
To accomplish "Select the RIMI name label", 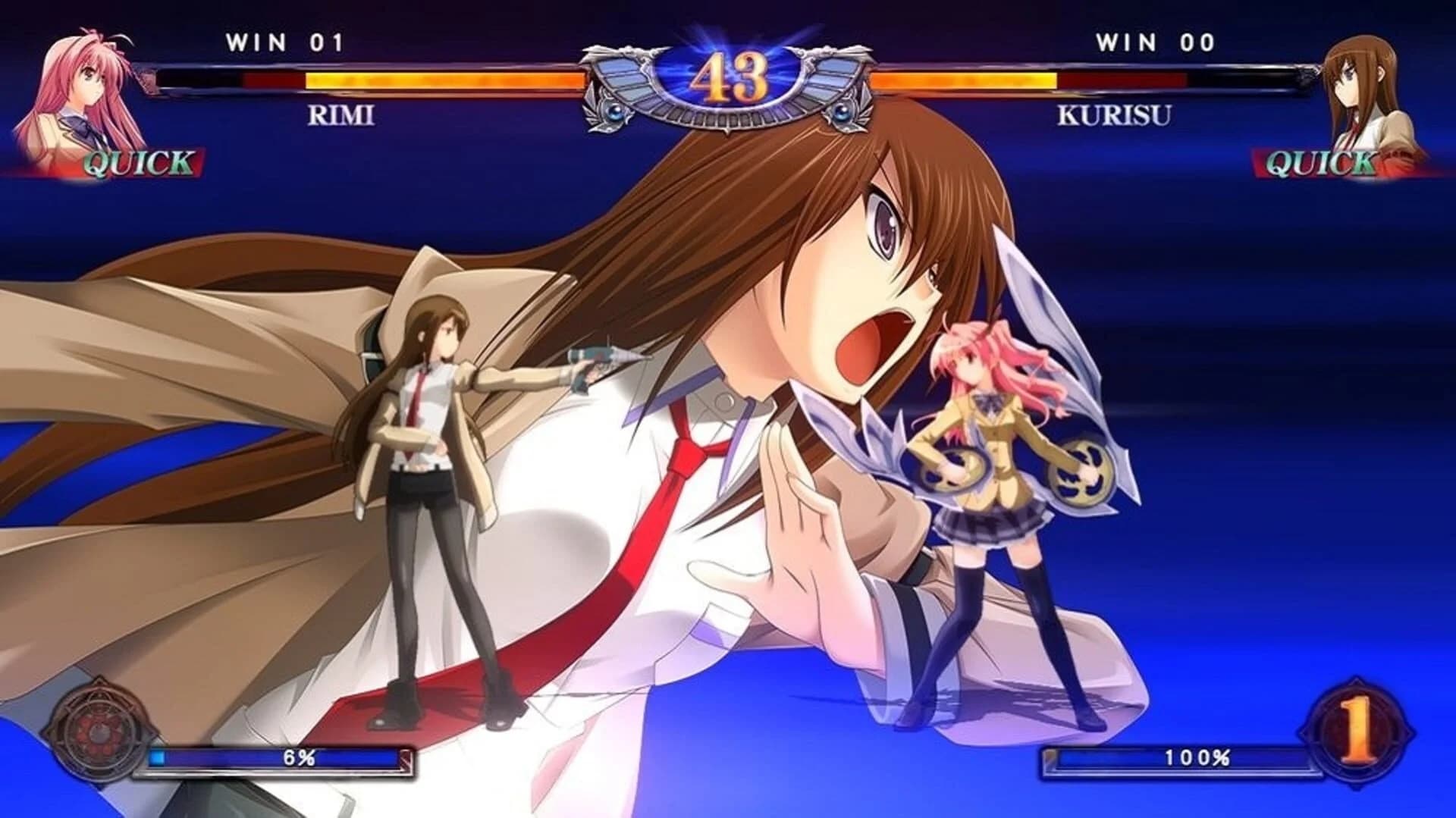I will click(x=340, y=115).
